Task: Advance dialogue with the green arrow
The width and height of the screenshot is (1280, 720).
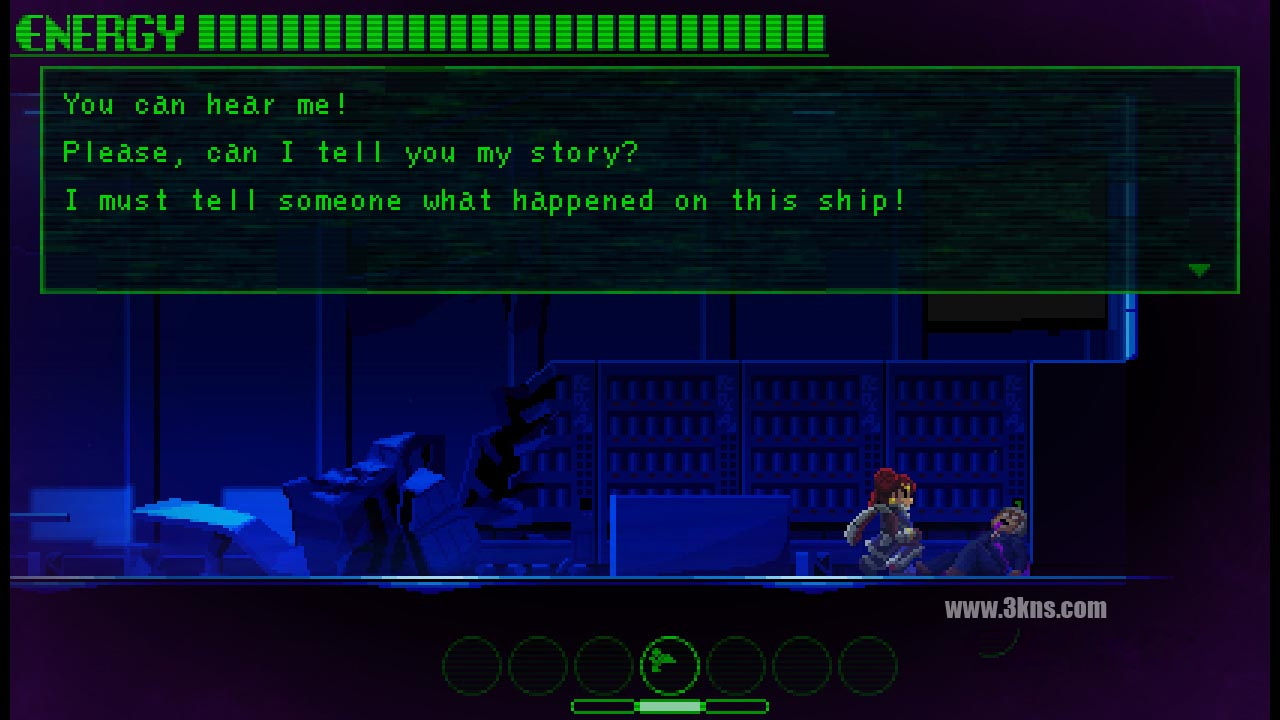Action: coord(1199,270)
